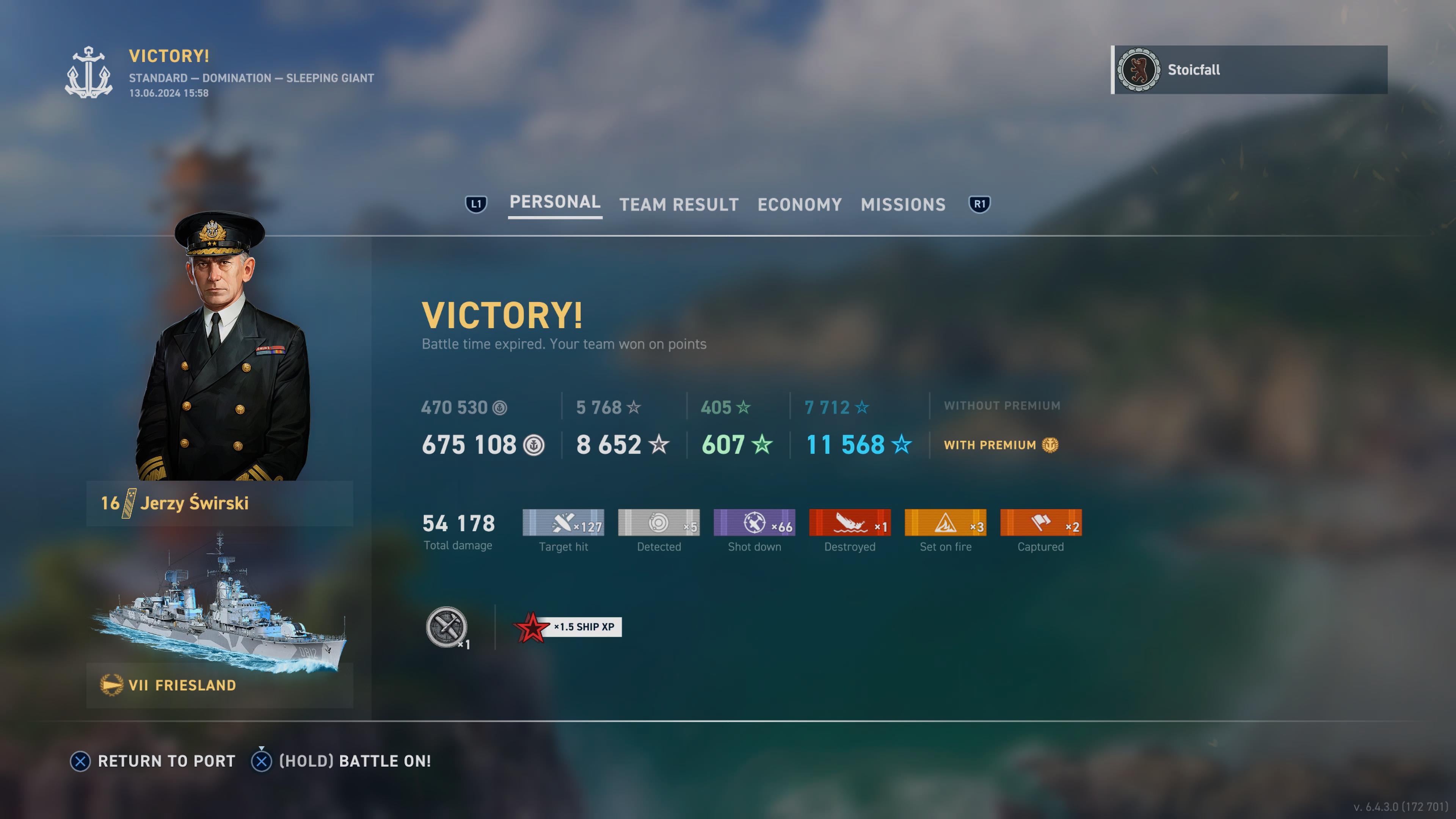View the Shot down ribbon
The height and width of the screenshot is (819, 1456).
coord(754,523)
